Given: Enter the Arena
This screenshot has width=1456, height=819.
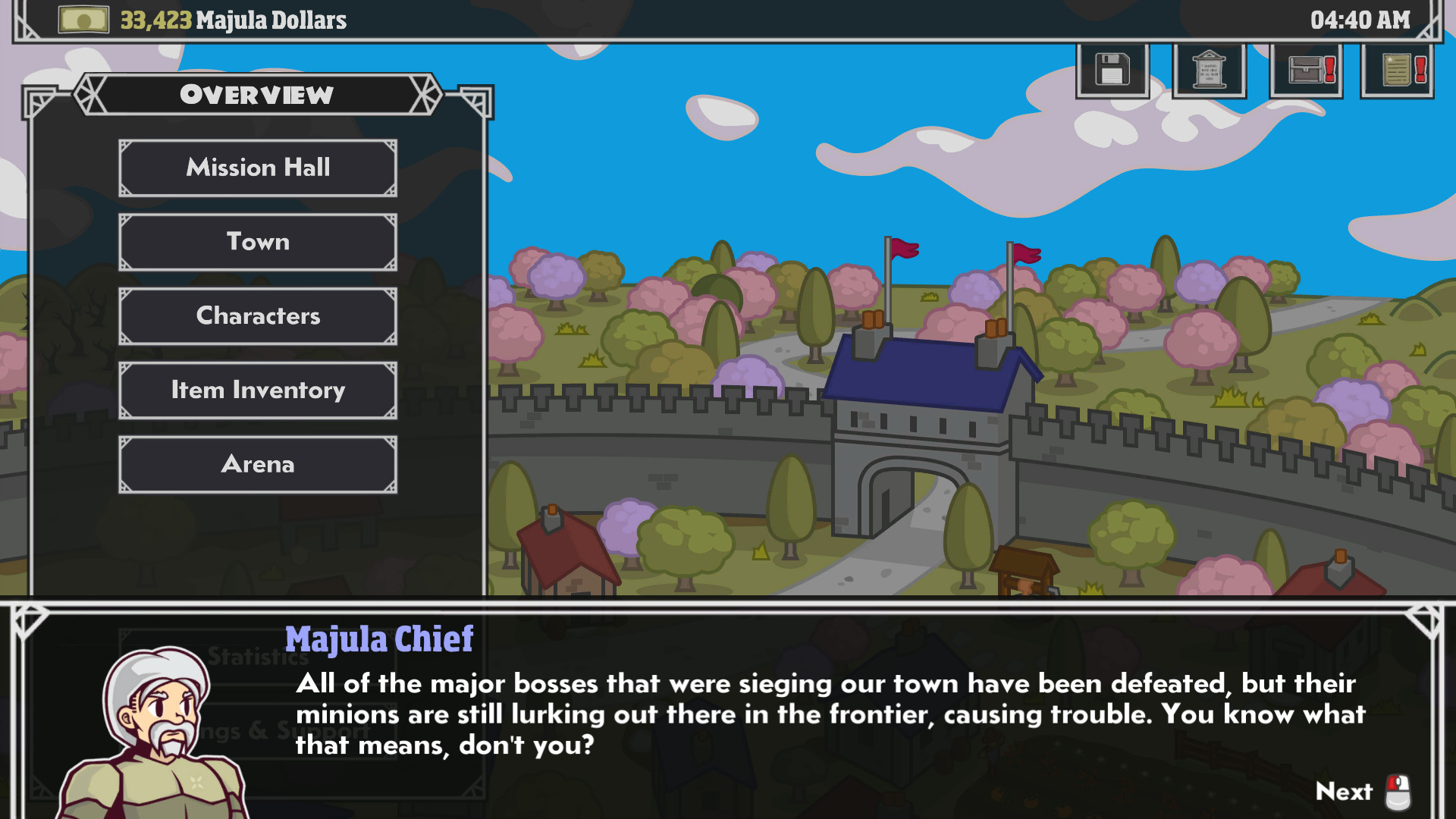Looking at the screenshot, I should click(x=257, y=464).
